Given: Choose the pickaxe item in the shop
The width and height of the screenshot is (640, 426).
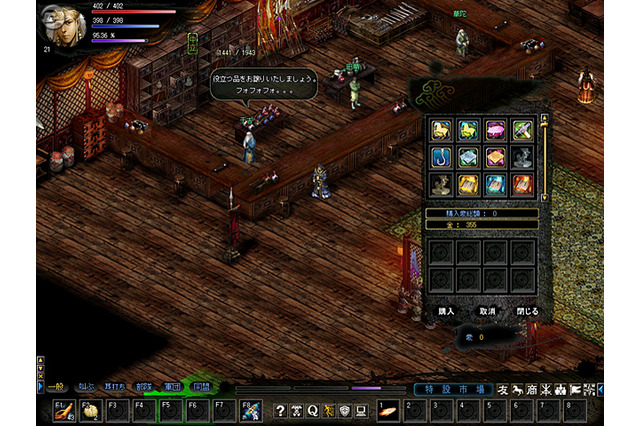Looking at the screenshot, I should pos(524,130).
